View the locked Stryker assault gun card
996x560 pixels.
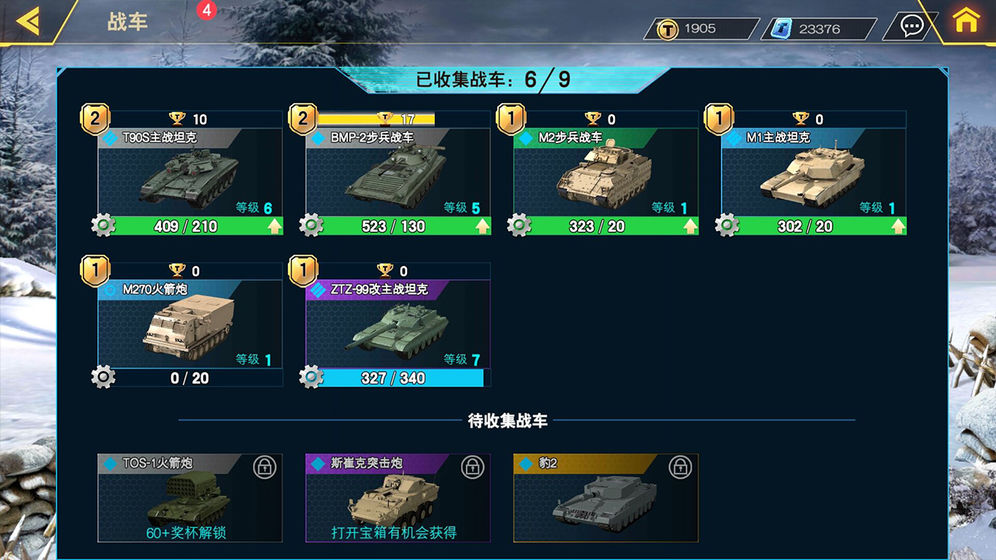(x=398, y=498)
